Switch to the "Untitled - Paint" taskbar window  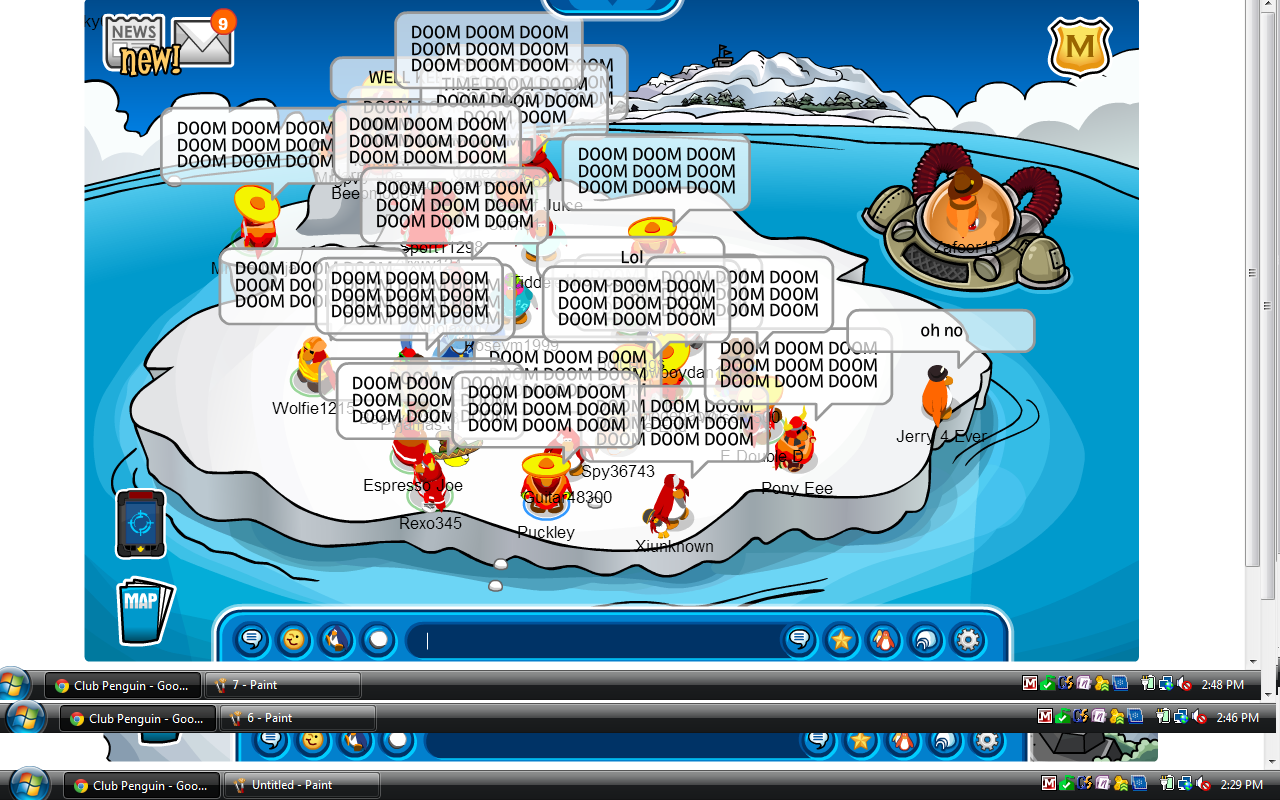point(302,785)
